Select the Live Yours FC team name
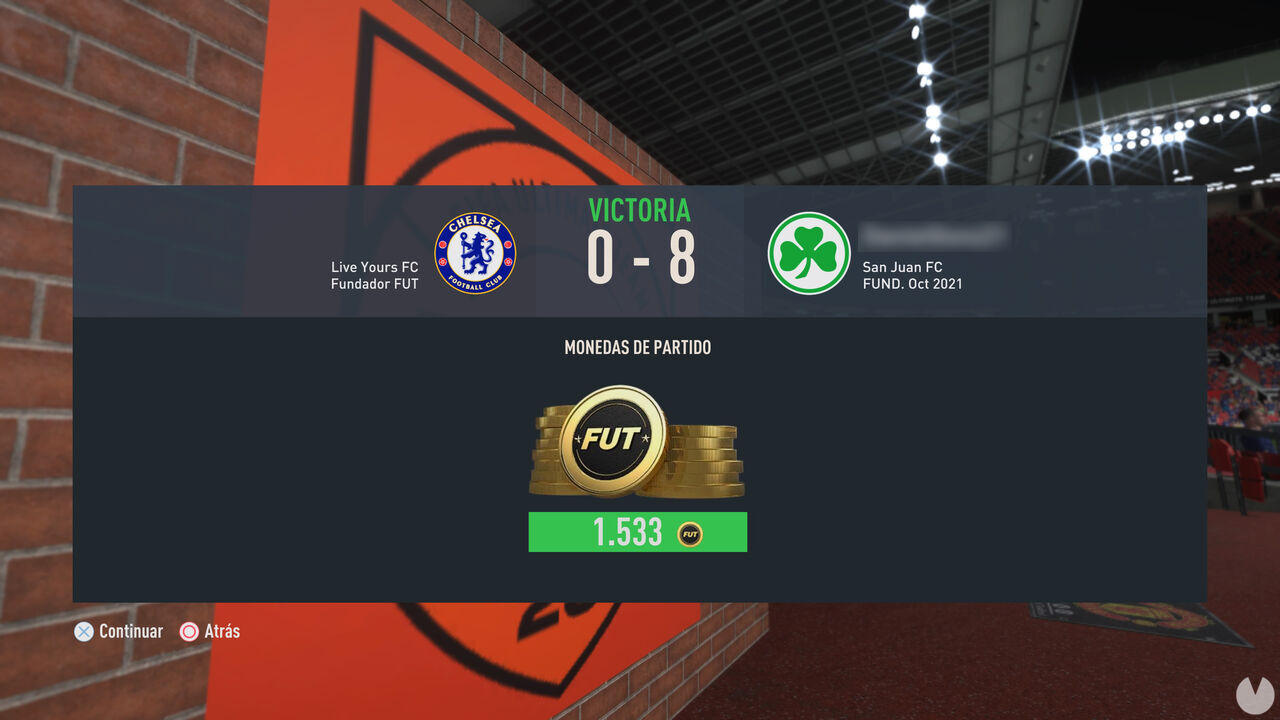The image size is (1280, 720). click(x=375, y=267)
